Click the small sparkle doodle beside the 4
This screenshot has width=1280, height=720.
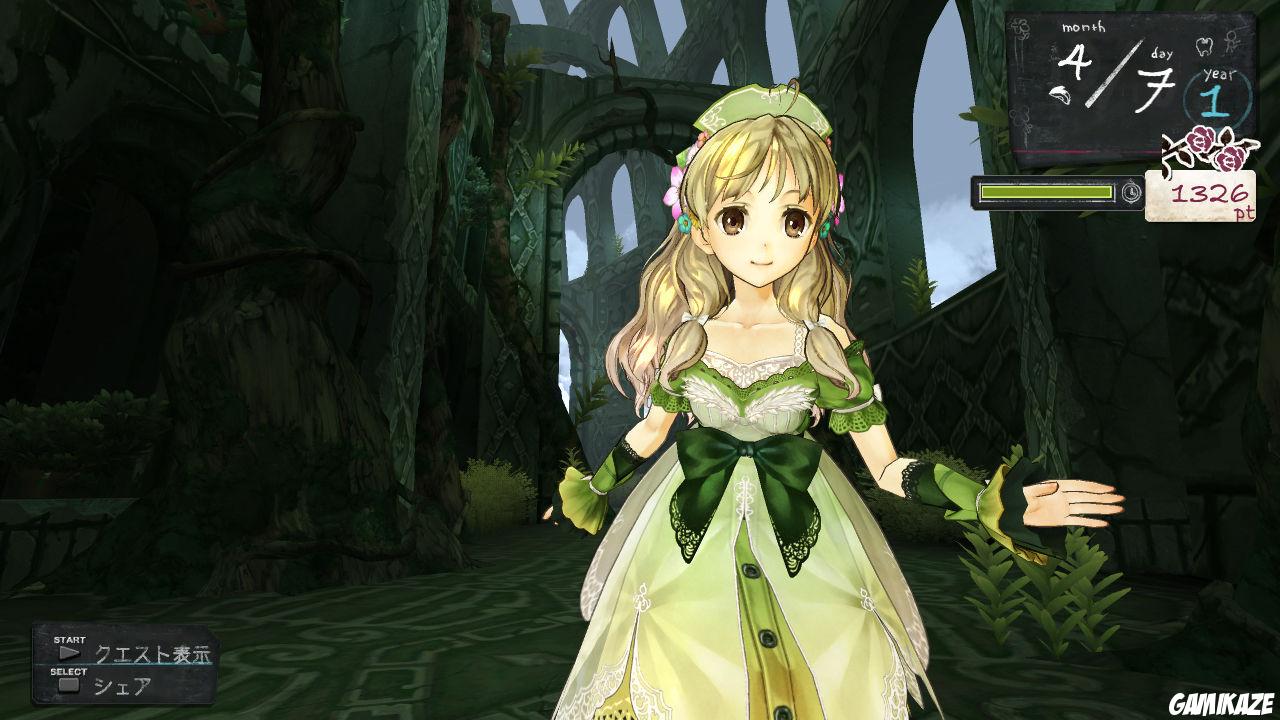tap(1055, 50)
